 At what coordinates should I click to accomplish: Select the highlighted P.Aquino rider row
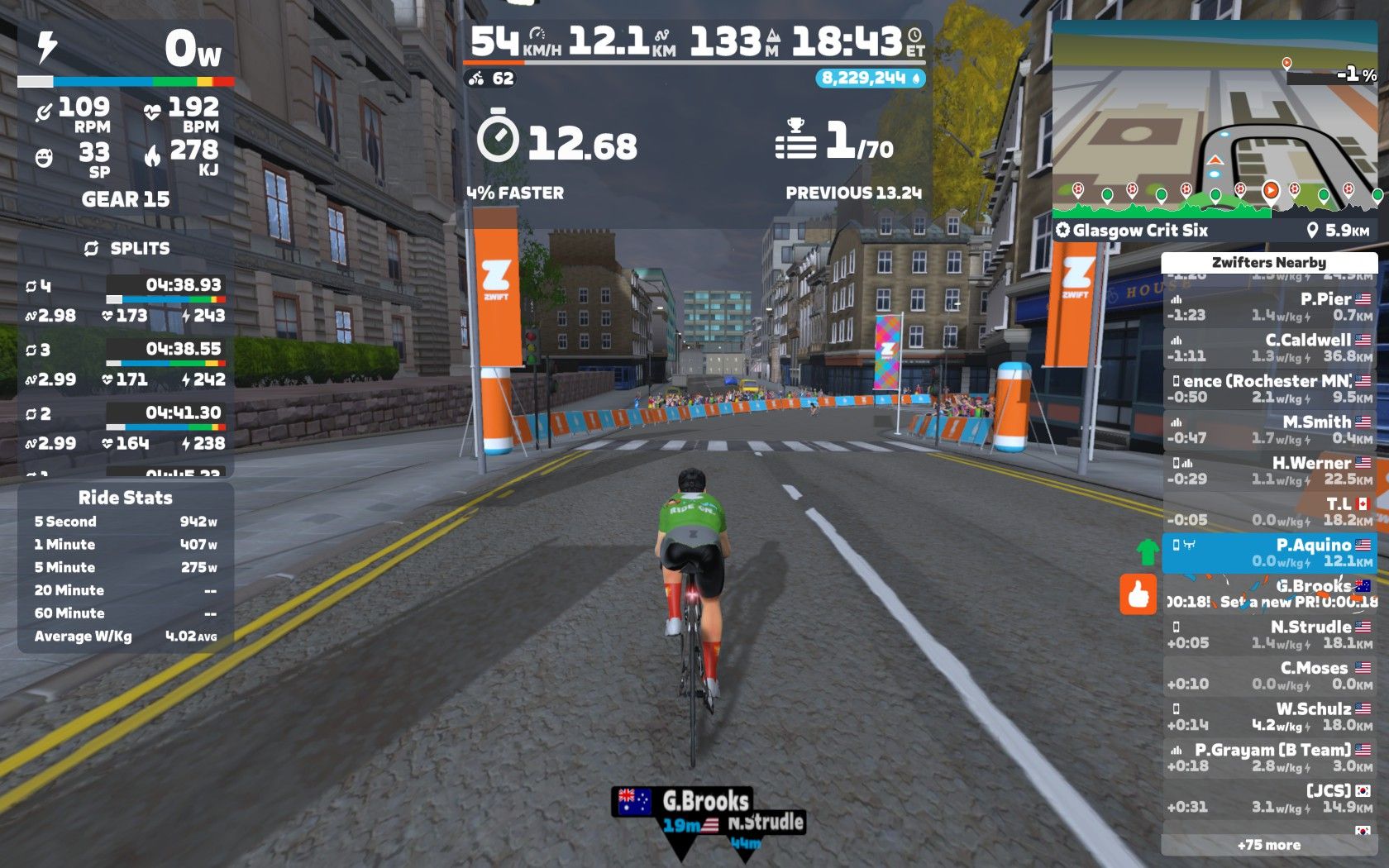tap(1269, 553)
